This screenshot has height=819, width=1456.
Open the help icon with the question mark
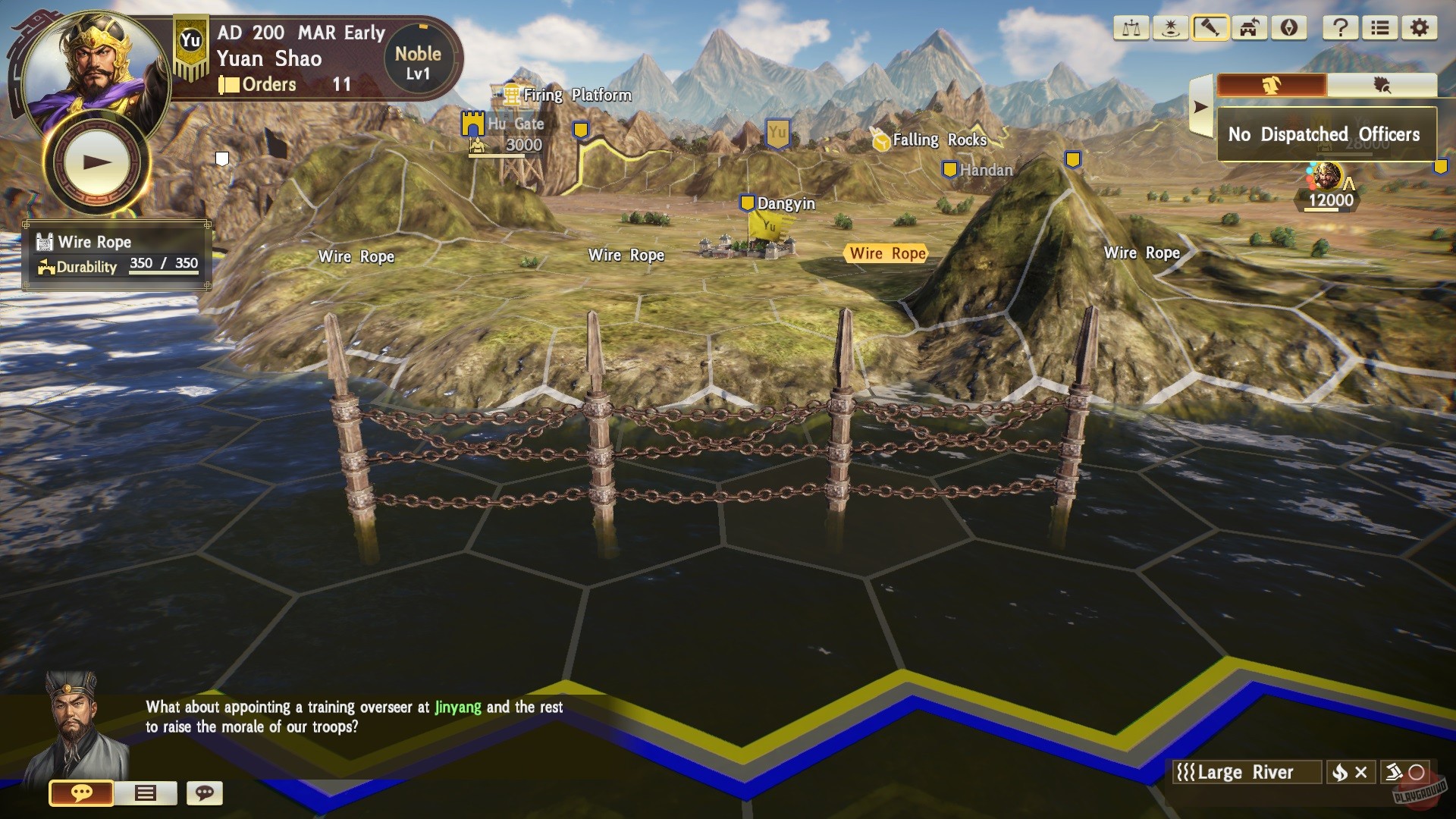pos(1341,28)
